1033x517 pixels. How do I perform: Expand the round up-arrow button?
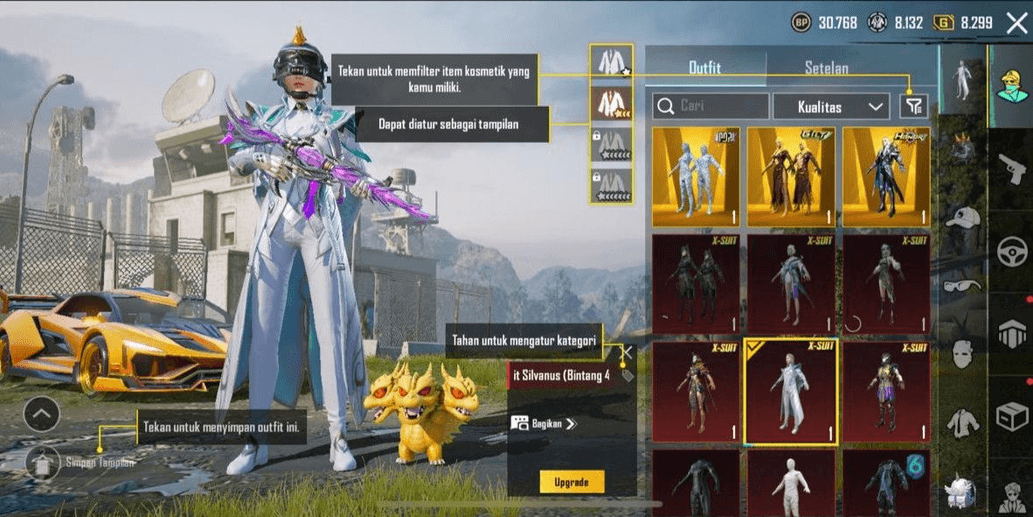click(x=41, y=413)
